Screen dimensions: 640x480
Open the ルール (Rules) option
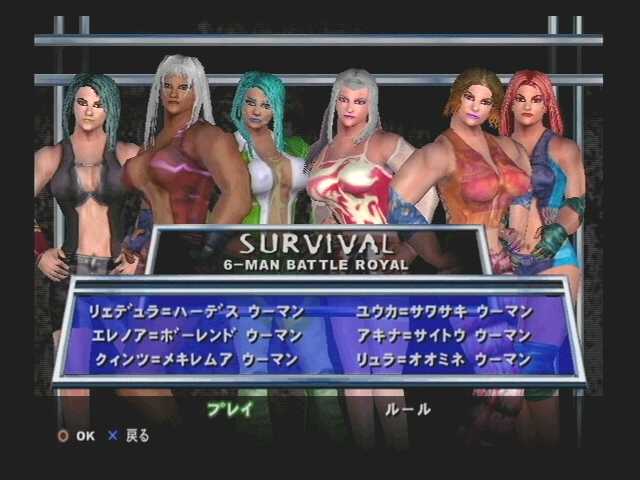point(408,408)
